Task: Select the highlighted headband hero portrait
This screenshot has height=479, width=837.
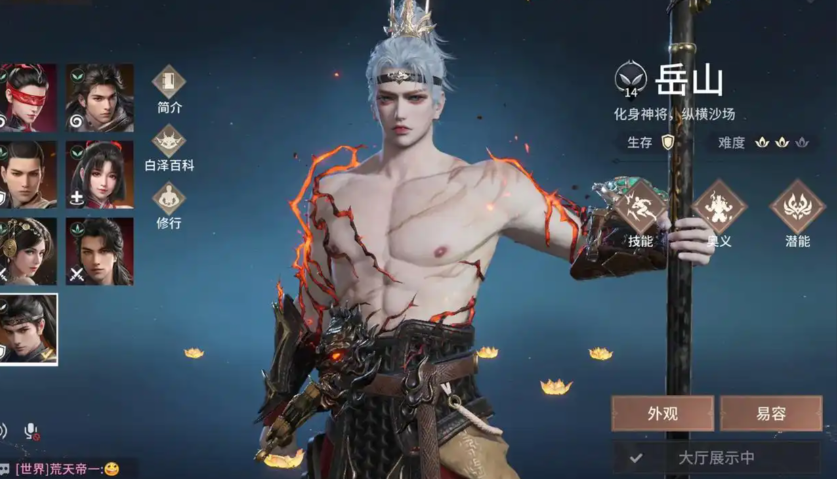Action: point(26,328)
